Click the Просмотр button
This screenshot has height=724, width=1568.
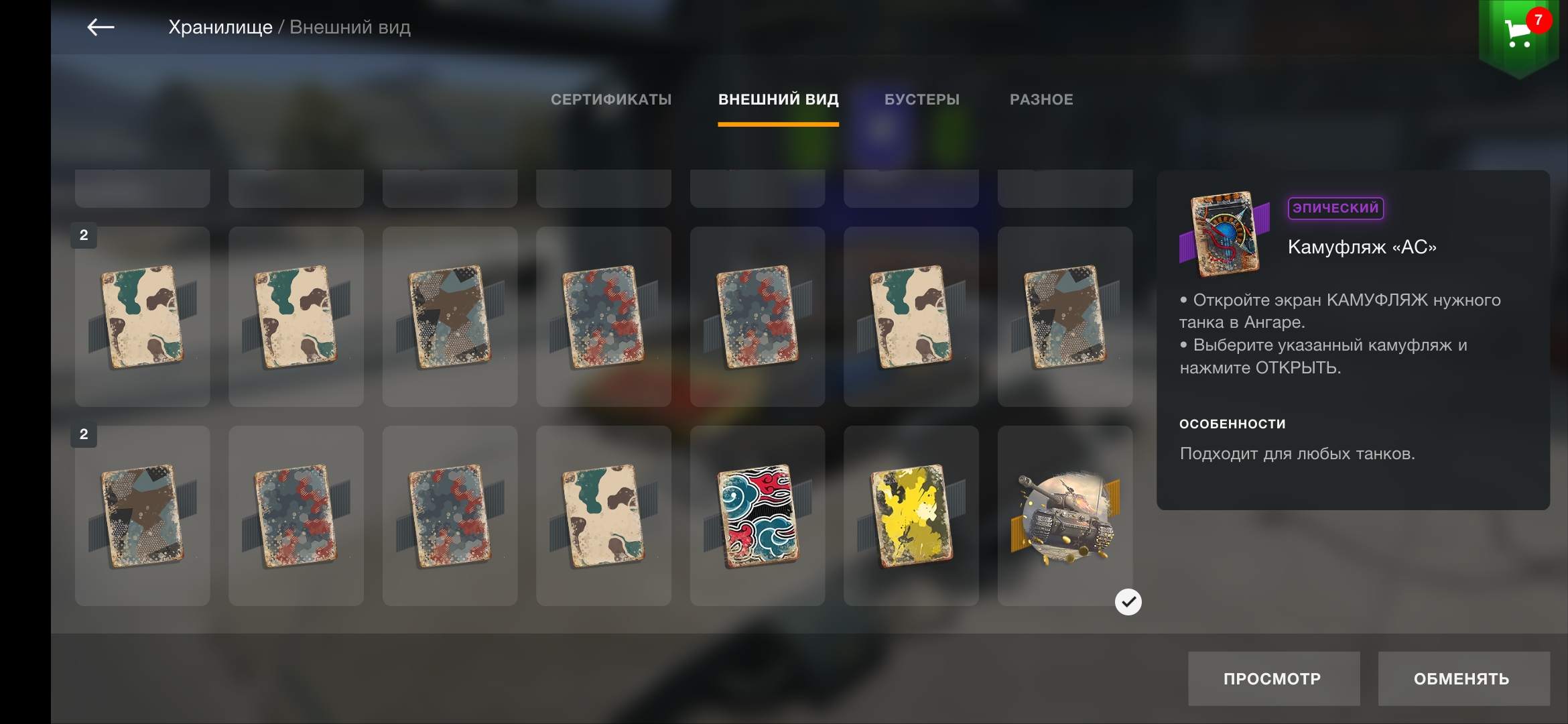coord(1273,678)
